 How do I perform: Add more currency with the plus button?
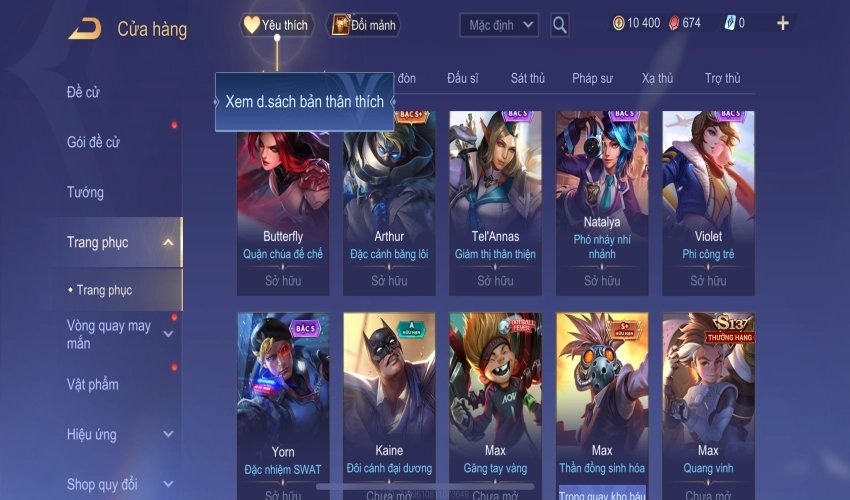pos(782,23)
